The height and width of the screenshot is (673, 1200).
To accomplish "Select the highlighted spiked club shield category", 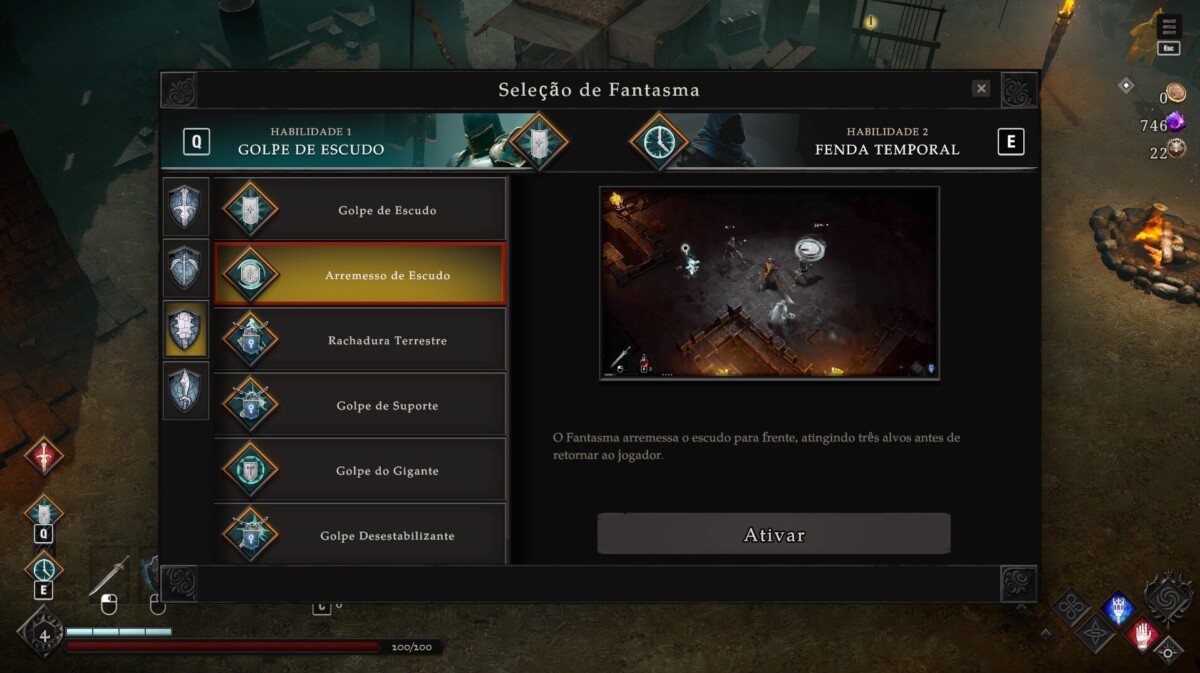I will pyautogui.click(x=186, y=329).
